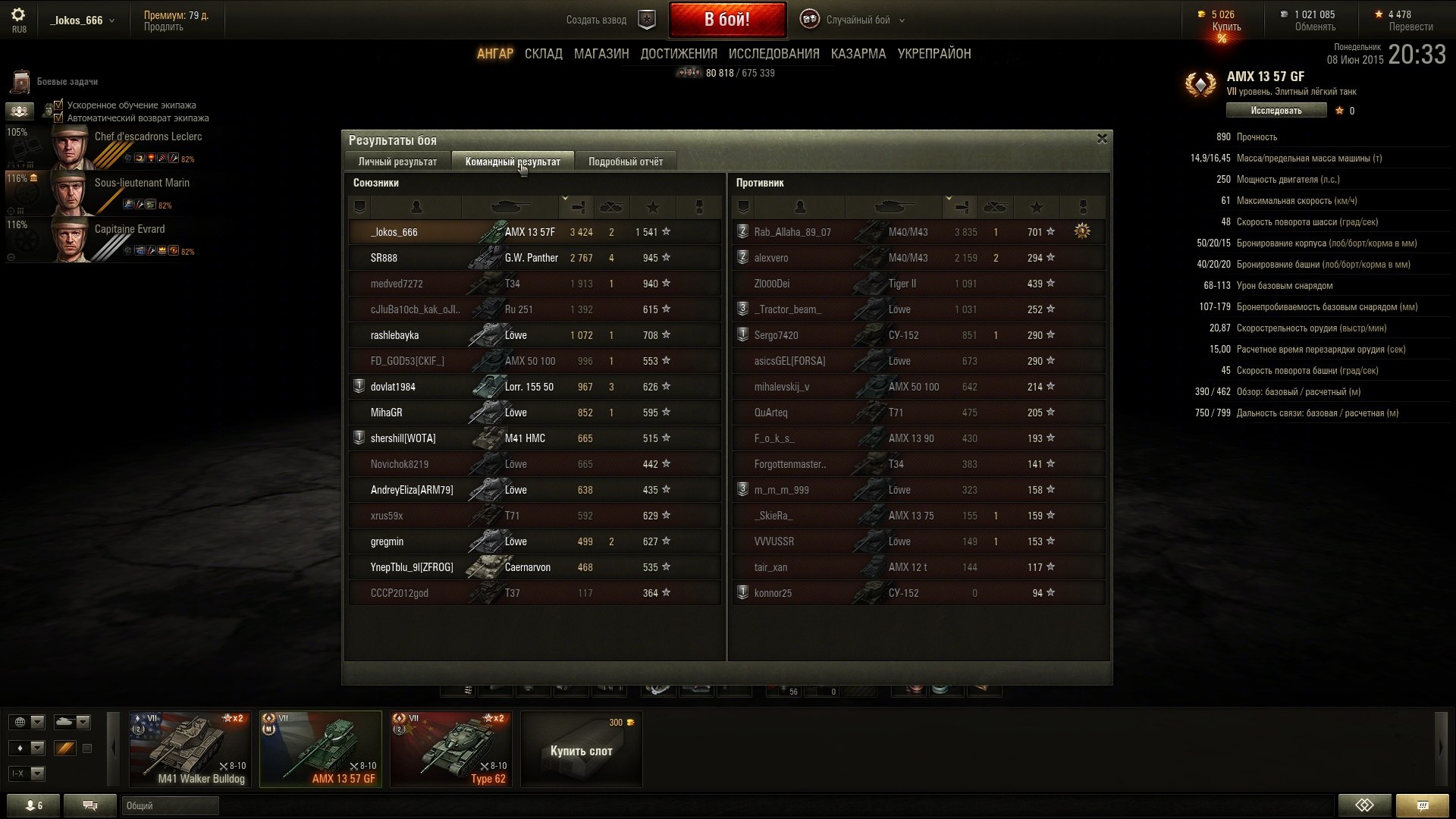Select the Type 62 tank in carousel

(451, 748)
